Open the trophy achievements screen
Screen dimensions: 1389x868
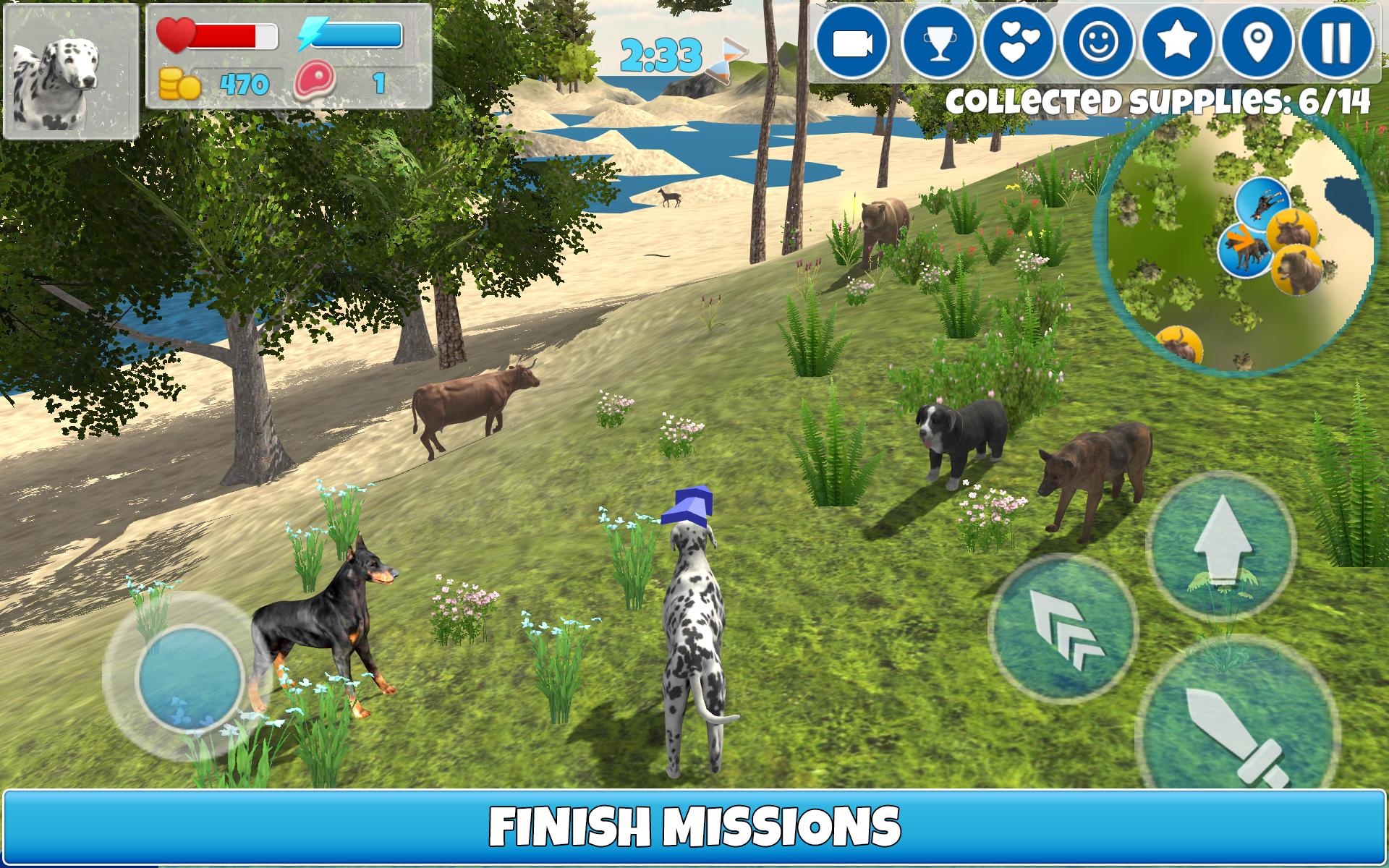tap(939, 43)
